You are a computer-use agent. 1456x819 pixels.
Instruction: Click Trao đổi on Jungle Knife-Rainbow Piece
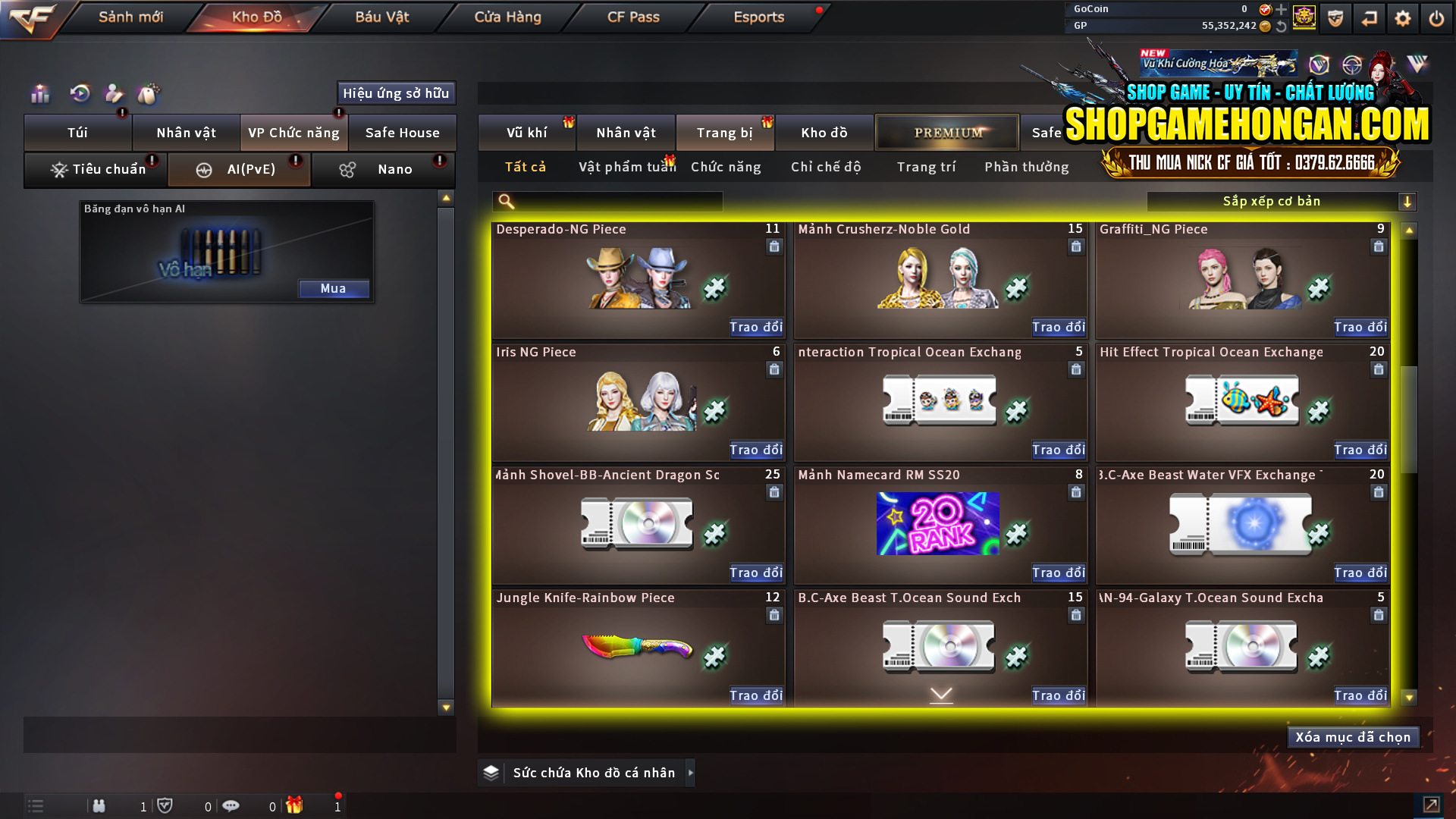point(755,695)
